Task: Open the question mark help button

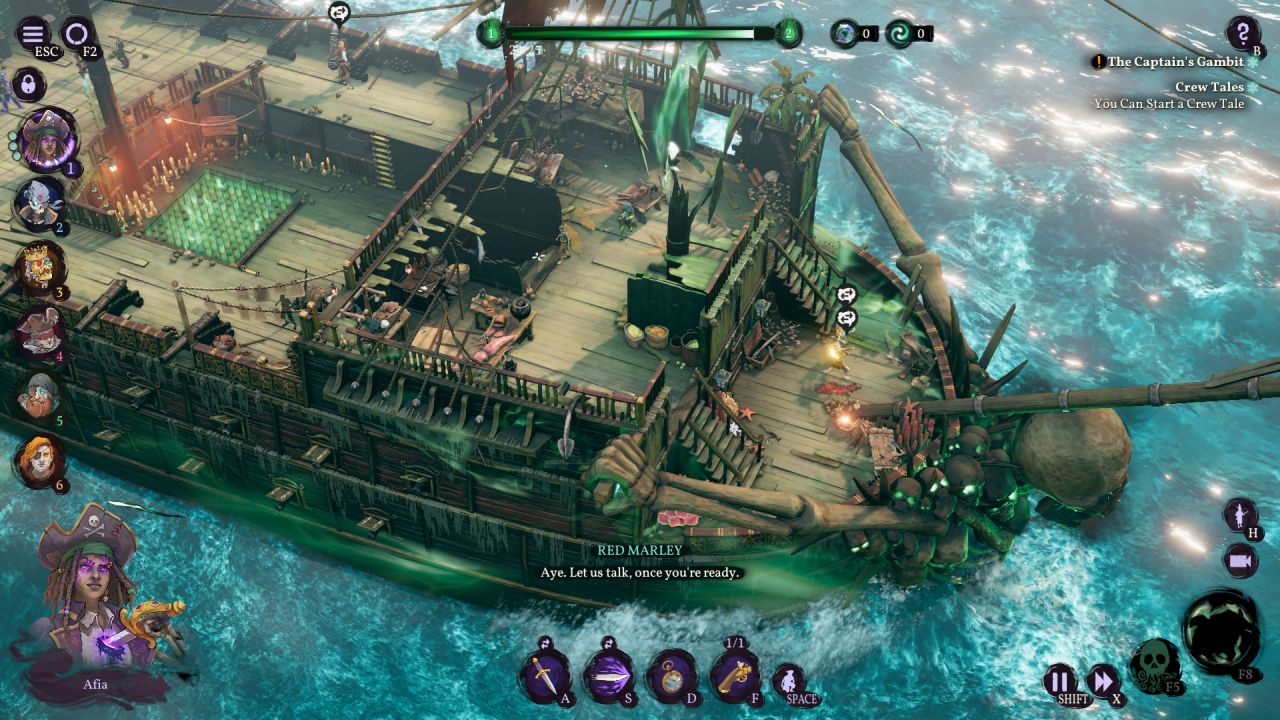Action: click(1243, 33)
